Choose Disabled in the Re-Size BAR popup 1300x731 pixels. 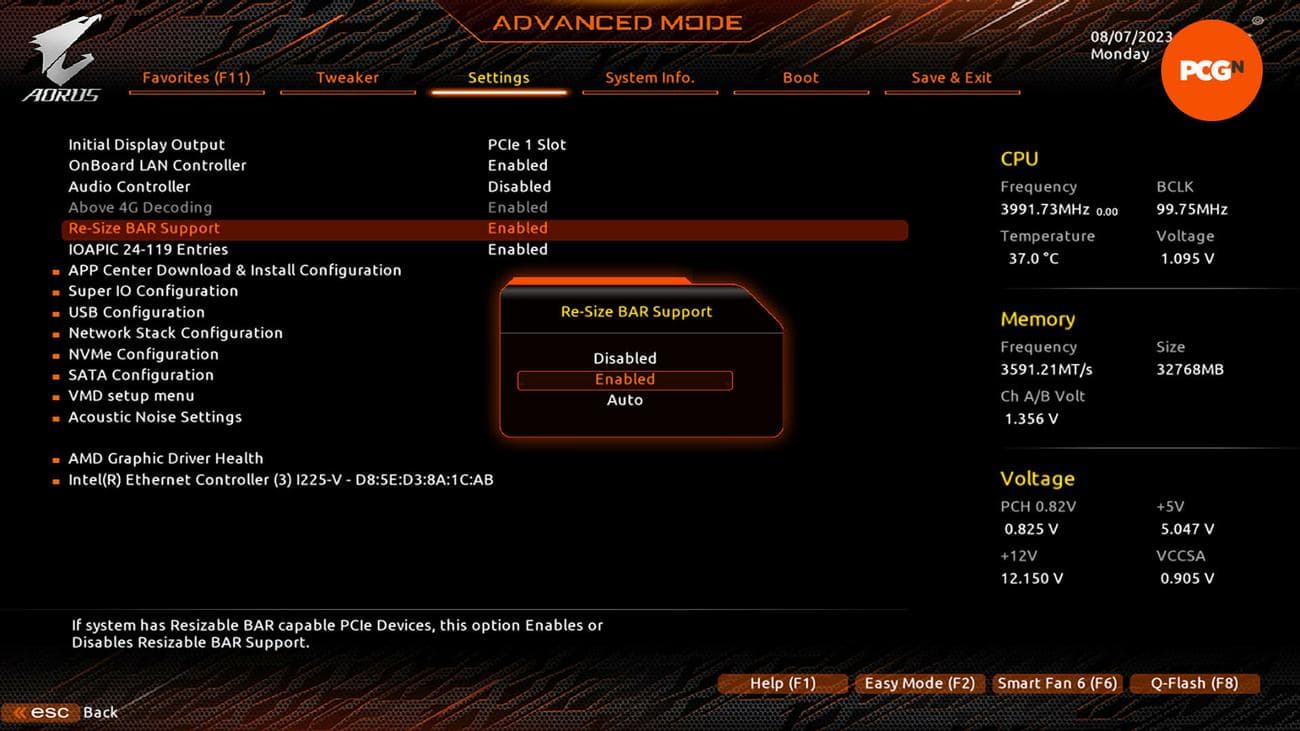[x=625, y=358]
